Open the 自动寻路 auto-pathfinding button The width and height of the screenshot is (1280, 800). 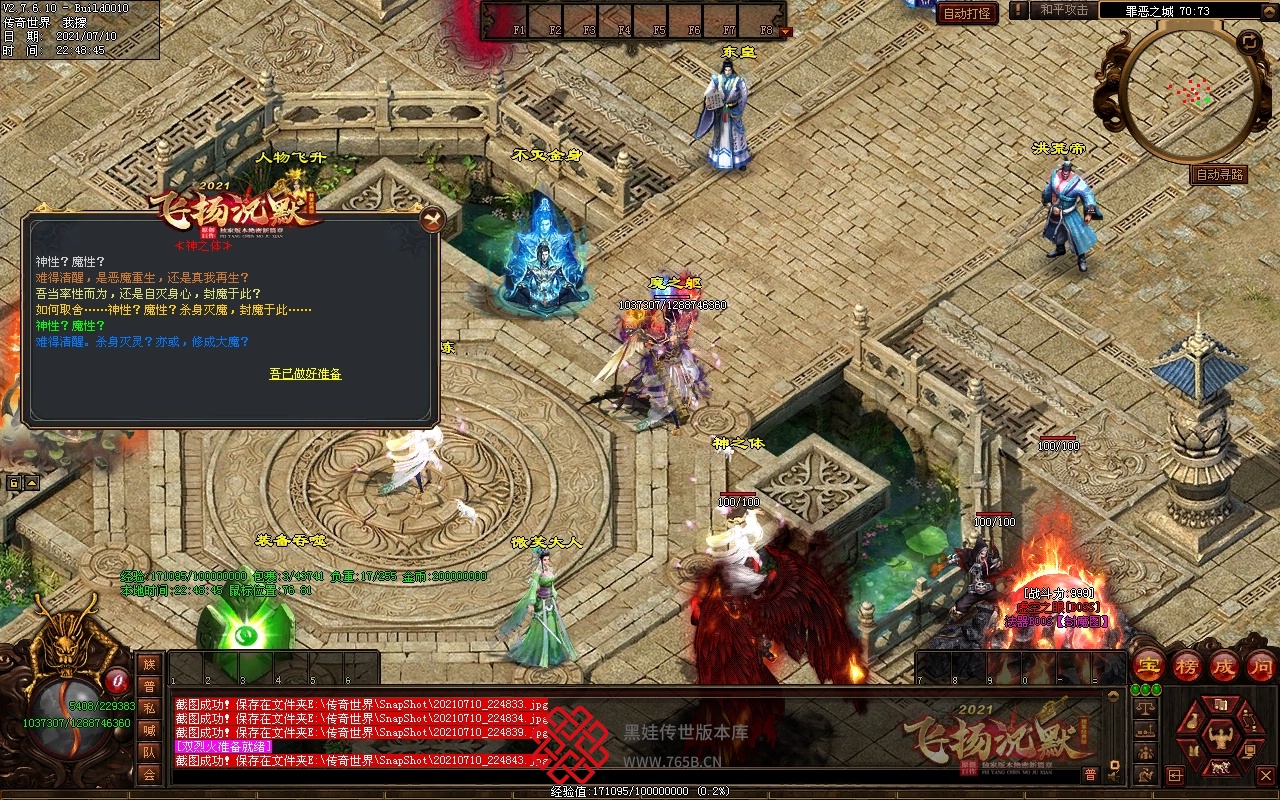[1220, 174]
